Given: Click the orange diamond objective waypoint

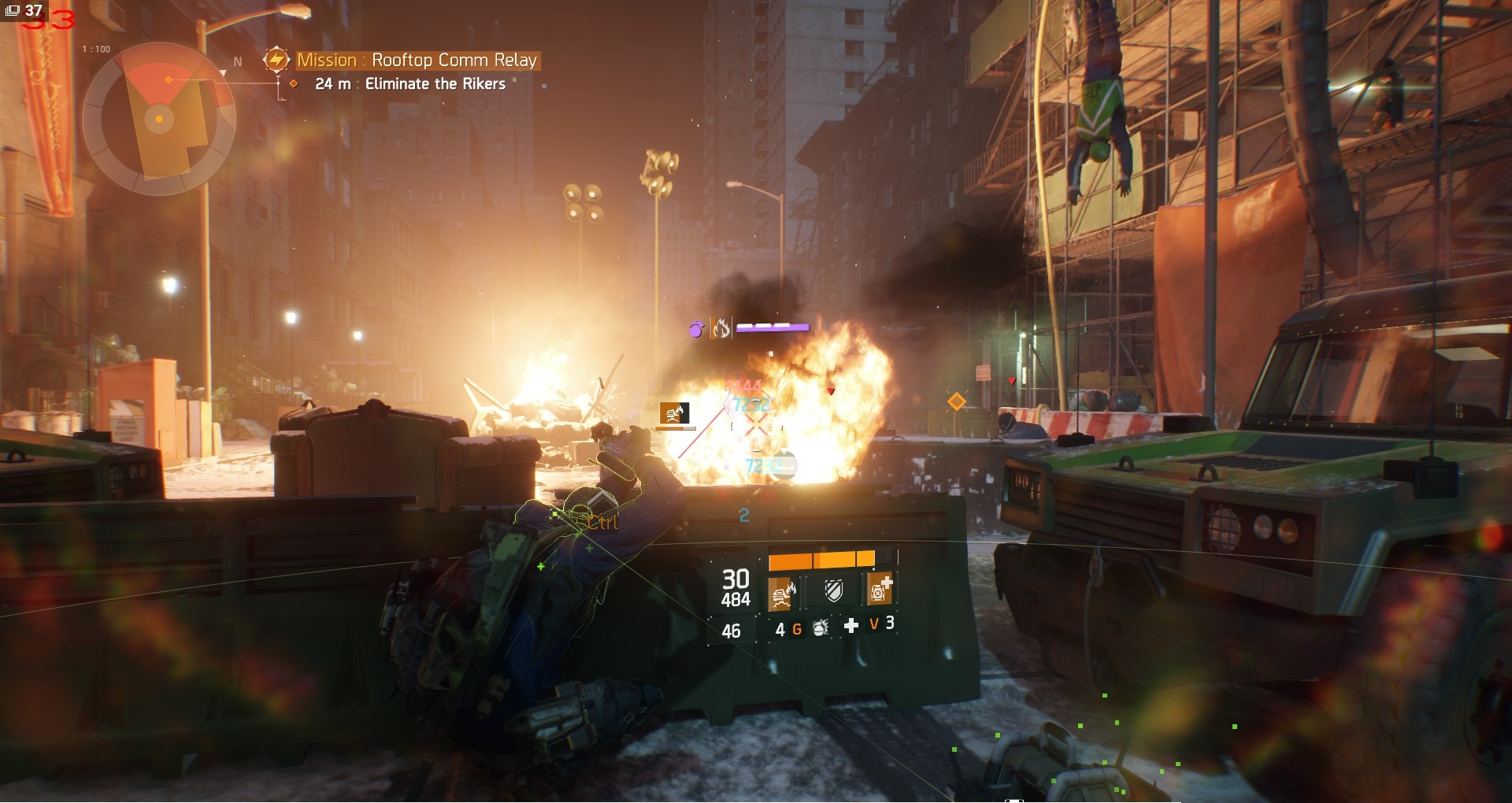Looking at the screenshot, I should coord(956,401).
